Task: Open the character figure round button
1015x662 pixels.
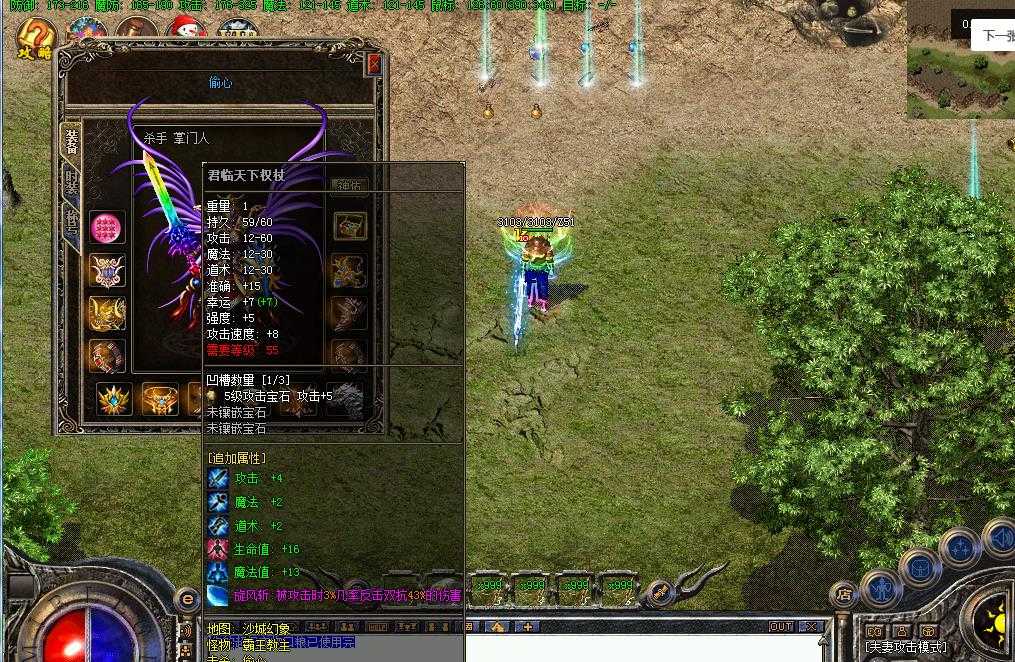Action: [881, 589]
